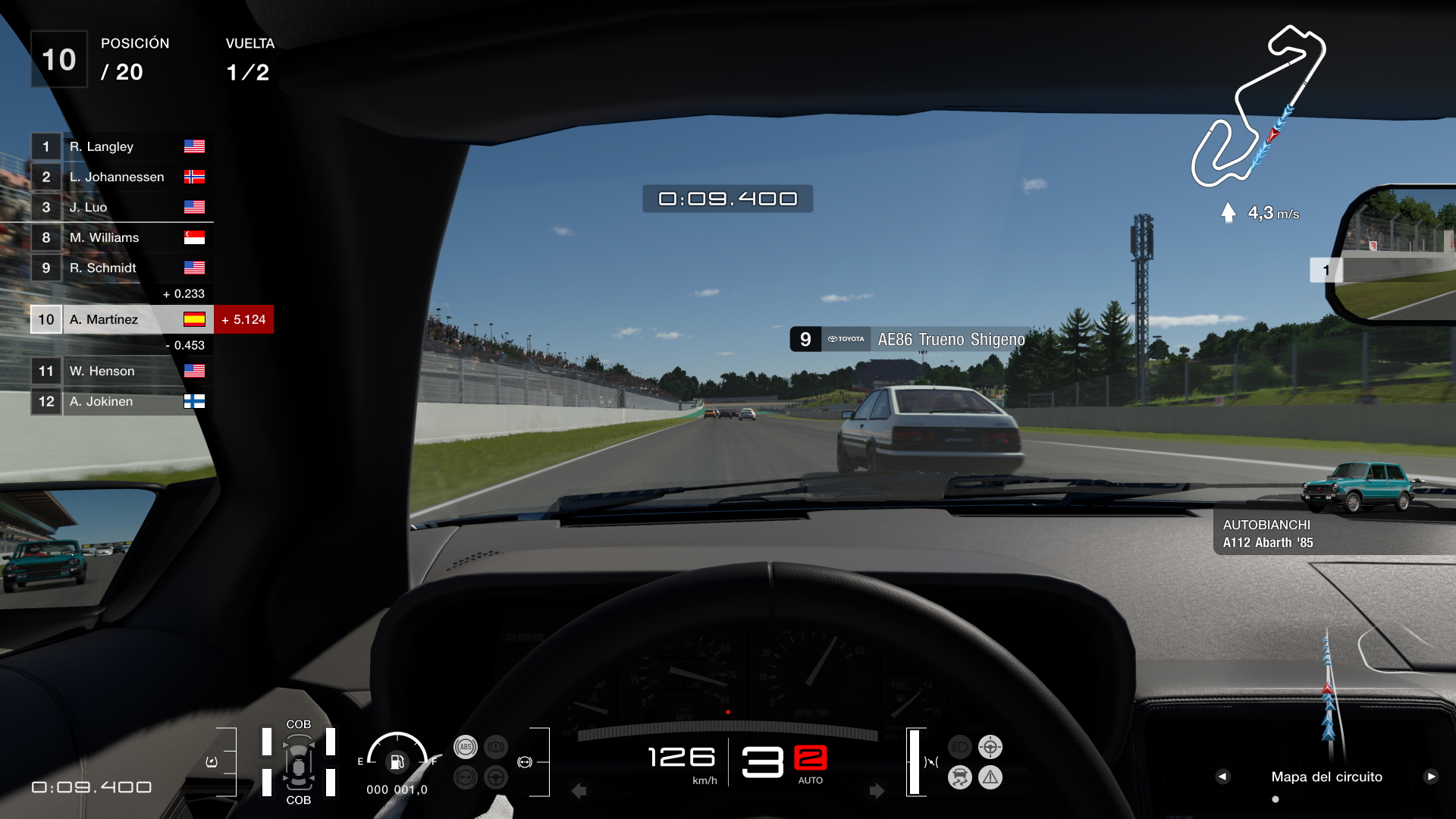Select the ABS indicator icon

pos(465,745)
